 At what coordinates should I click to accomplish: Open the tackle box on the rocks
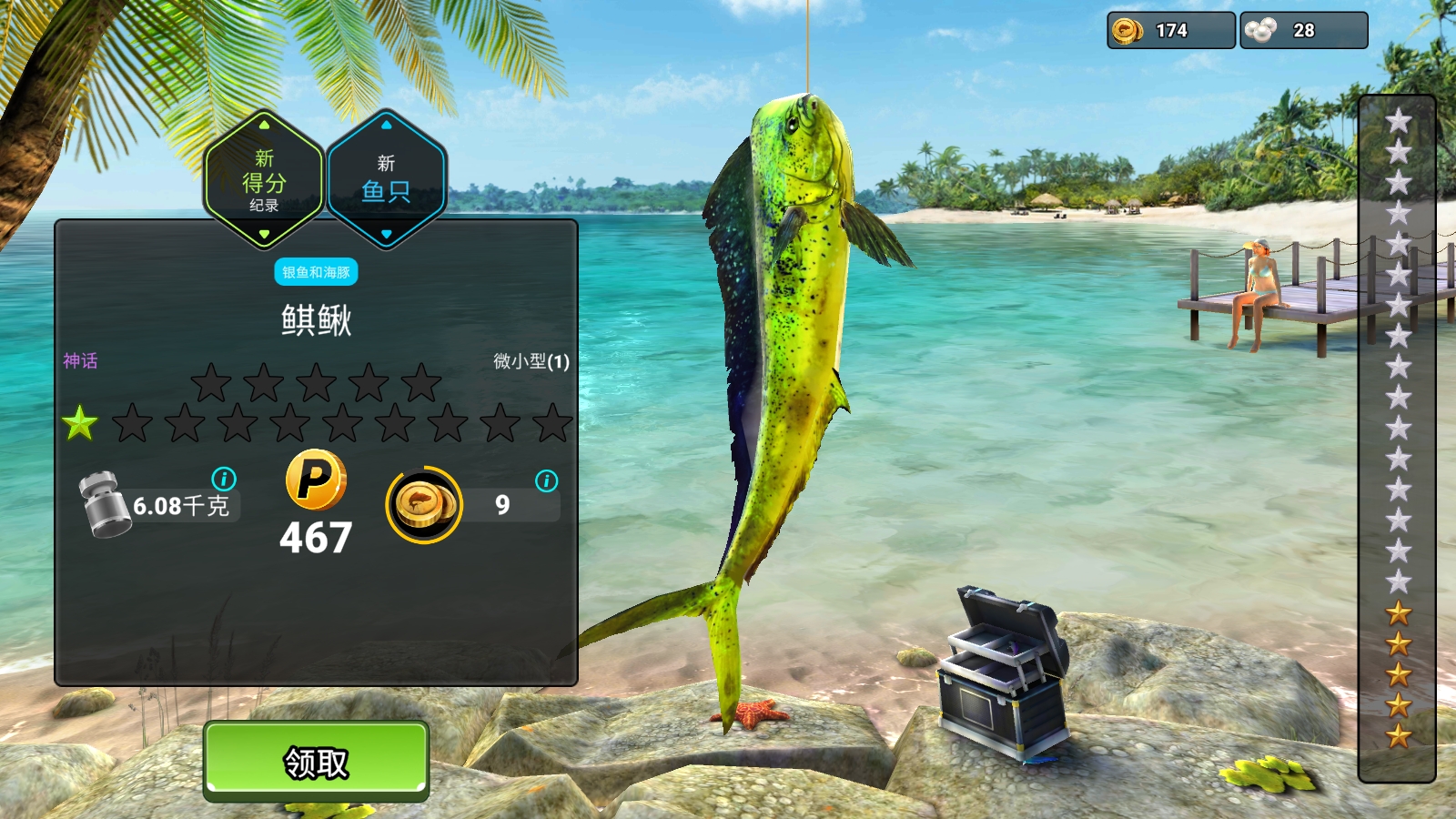point(1003,672)
